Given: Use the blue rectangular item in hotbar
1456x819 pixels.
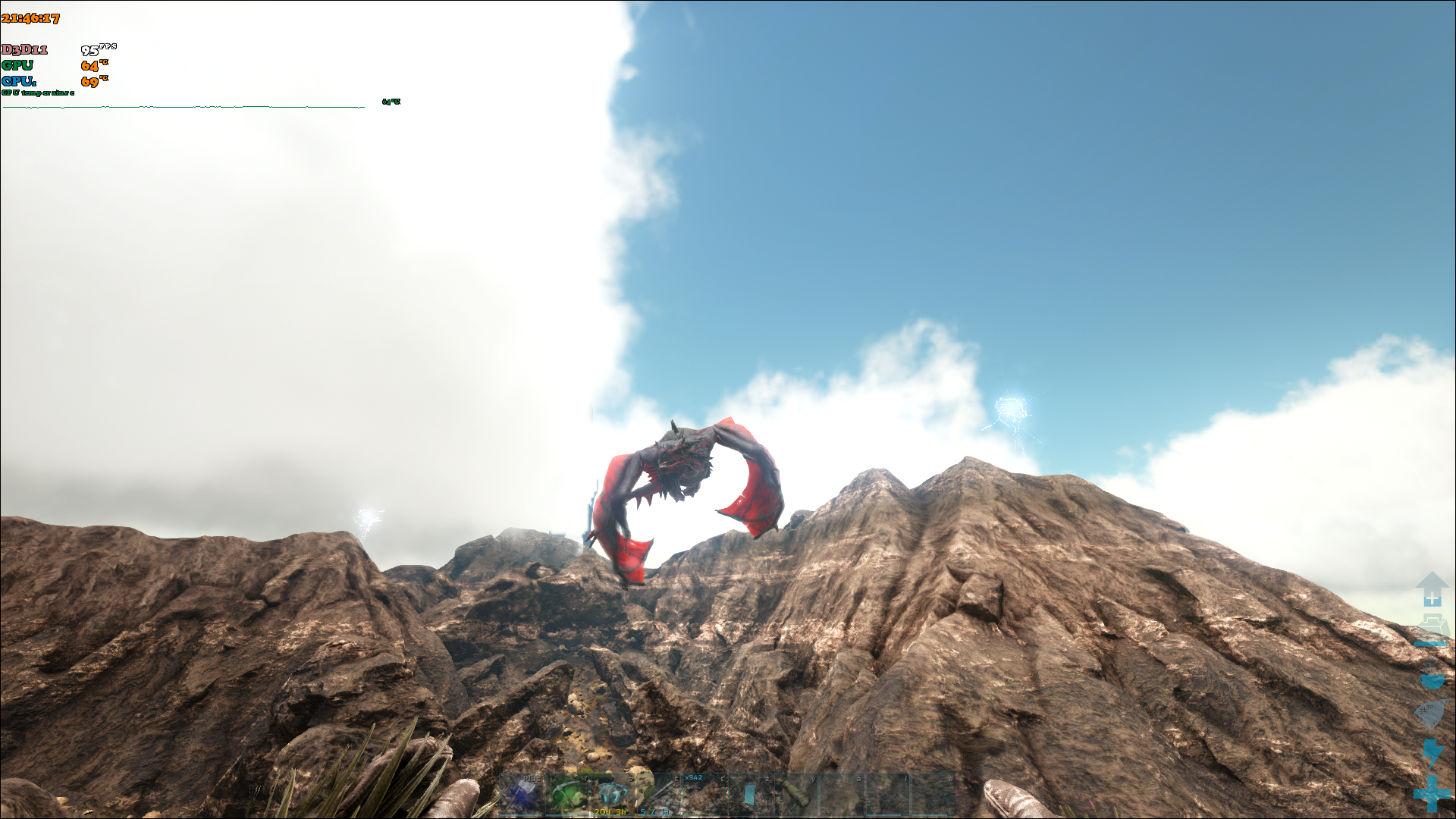Looking at the screenshot, I should pyautogui.click(x=750, y=794).
